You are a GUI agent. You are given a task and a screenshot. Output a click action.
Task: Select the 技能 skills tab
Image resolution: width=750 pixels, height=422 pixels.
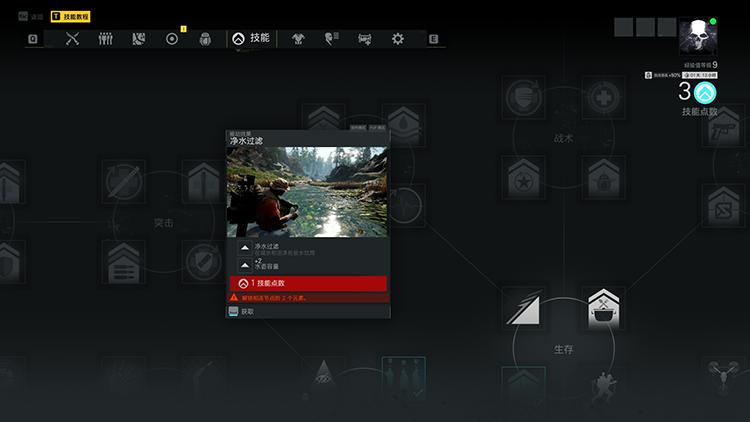(252, 38)
